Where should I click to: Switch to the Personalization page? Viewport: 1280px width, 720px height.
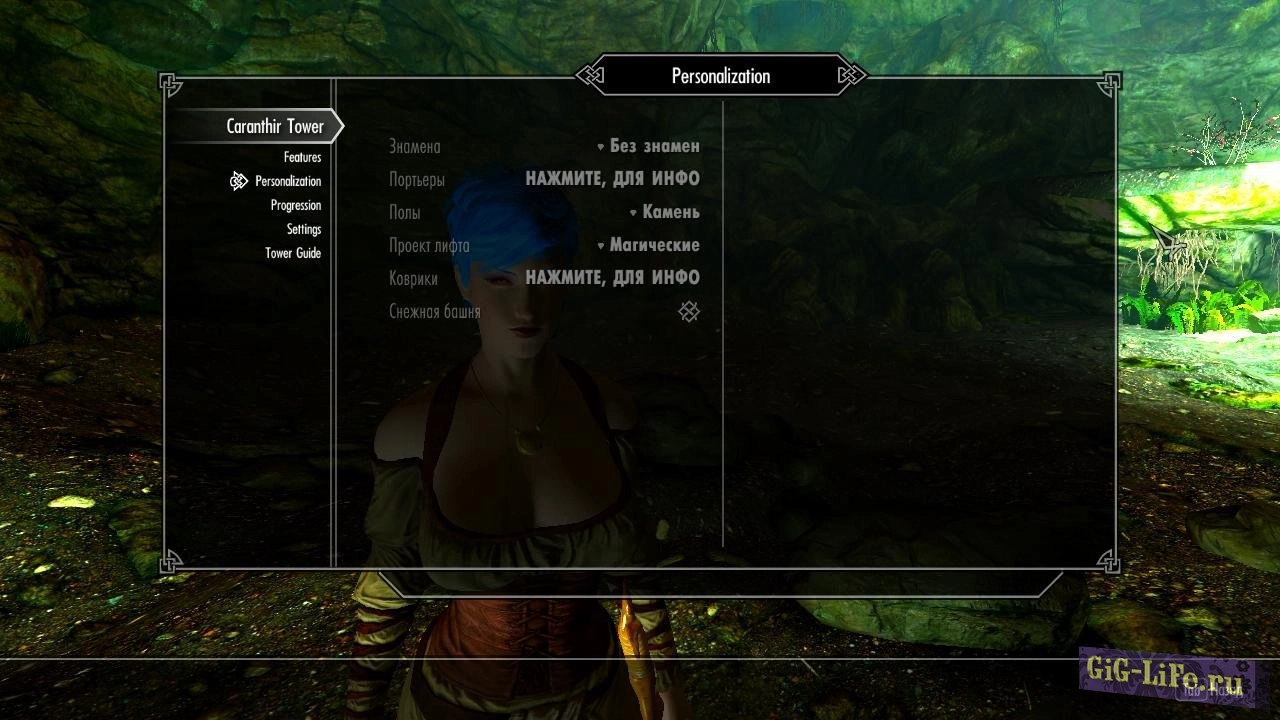(288, 181)
